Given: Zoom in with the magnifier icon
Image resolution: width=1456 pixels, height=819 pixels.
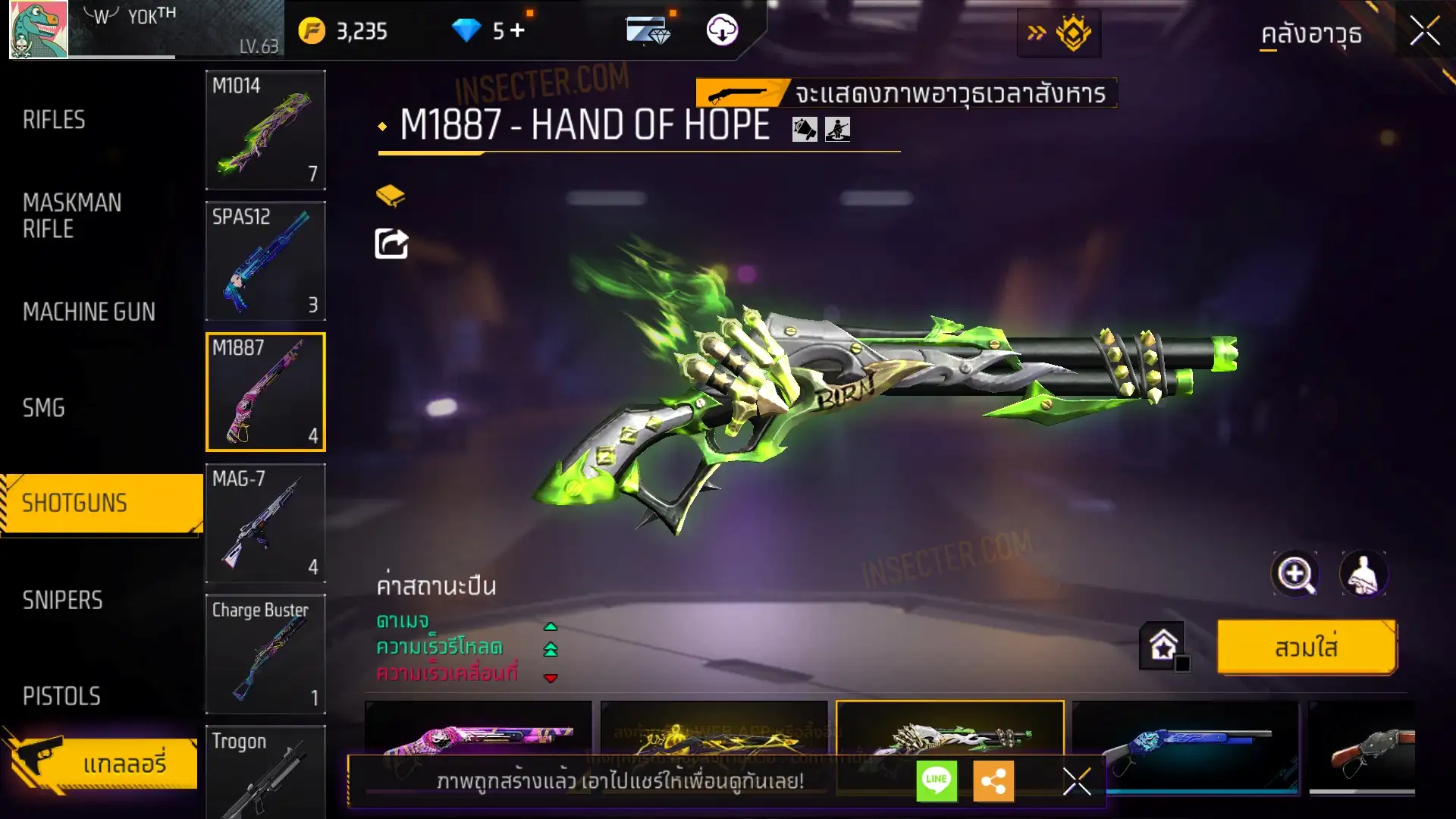Looking at the screenshot, I should click(1294, 574).
